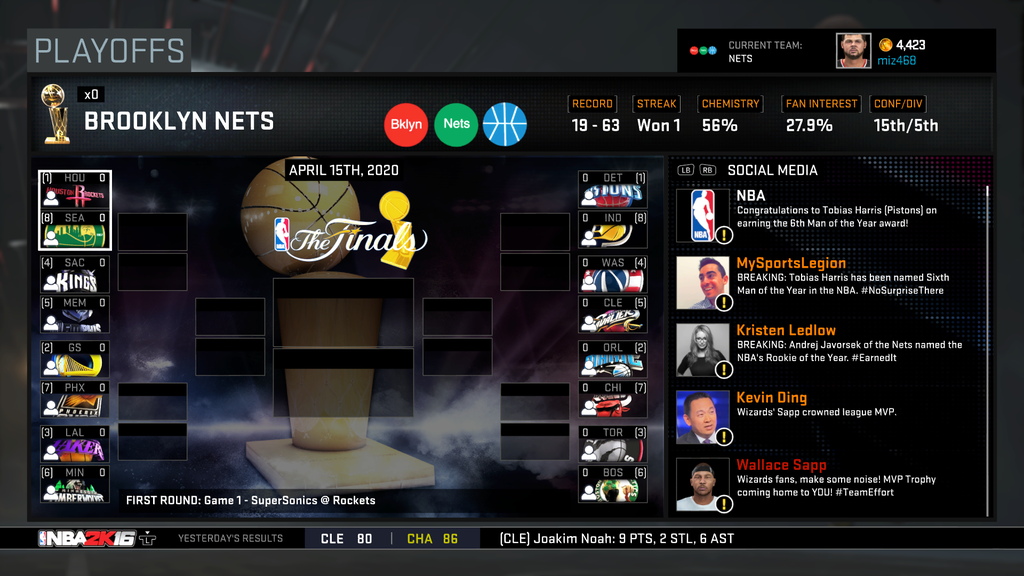1024x576 pixels.
Task: Choose the Phoenix bracket slot
Action: pos(75,400)
